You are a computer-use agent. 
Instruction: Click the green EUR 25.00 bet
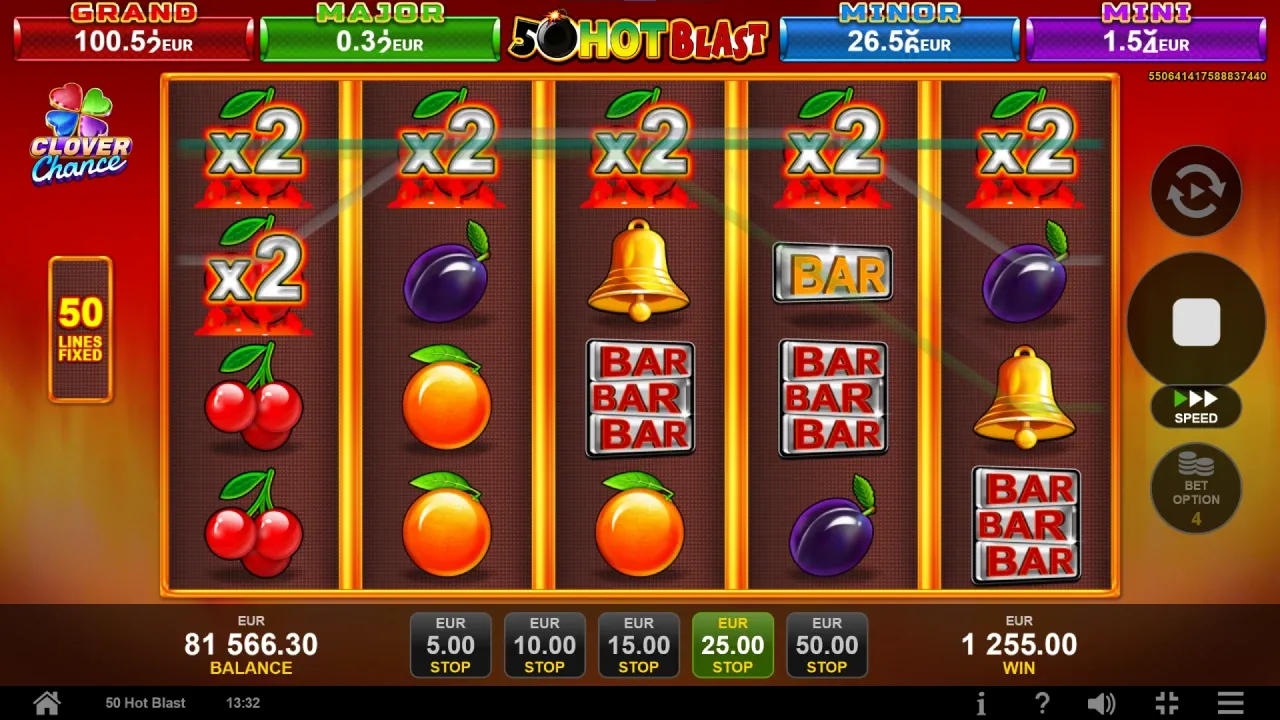pyautogui.click(x=732, y=645)
